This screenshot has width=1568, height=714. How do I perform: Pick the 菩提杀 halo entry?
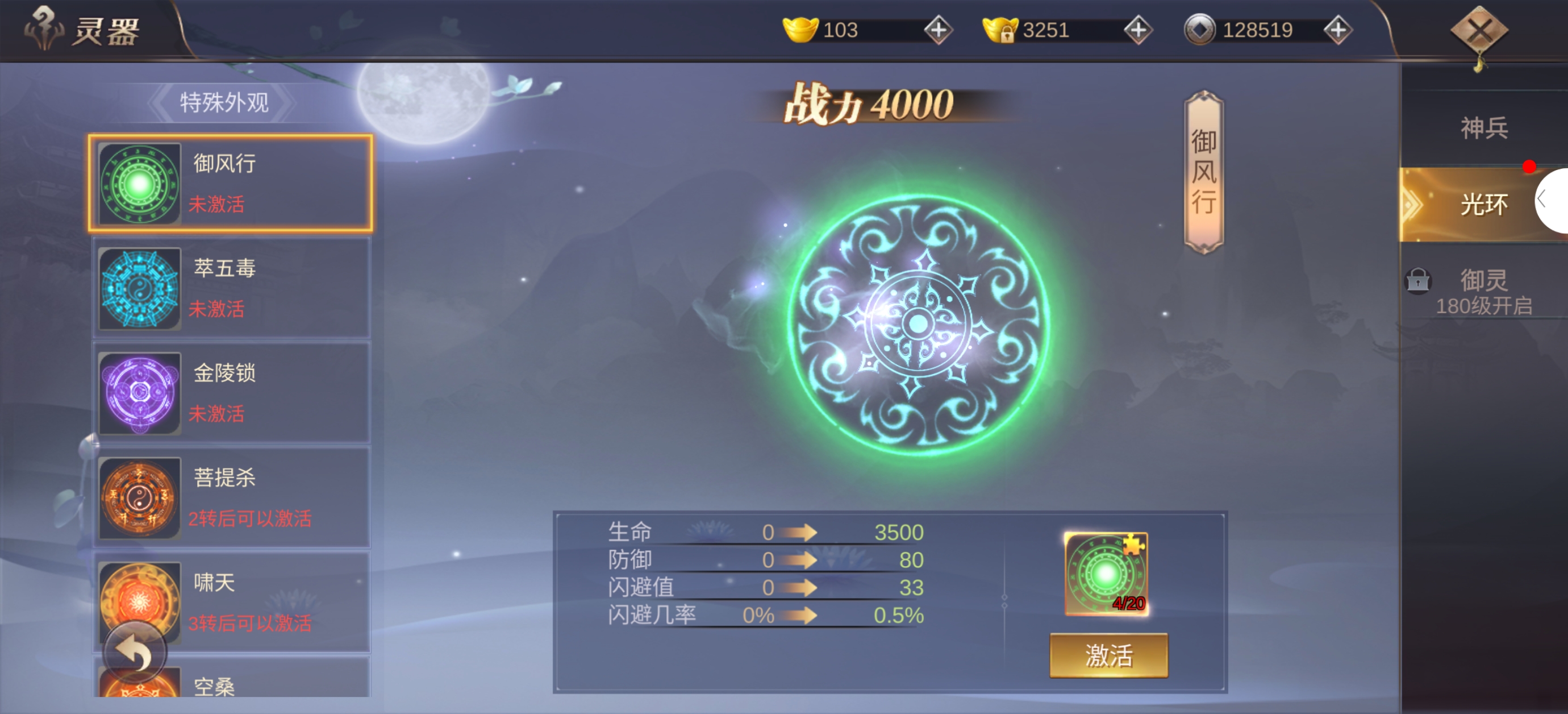pos(230,497)
